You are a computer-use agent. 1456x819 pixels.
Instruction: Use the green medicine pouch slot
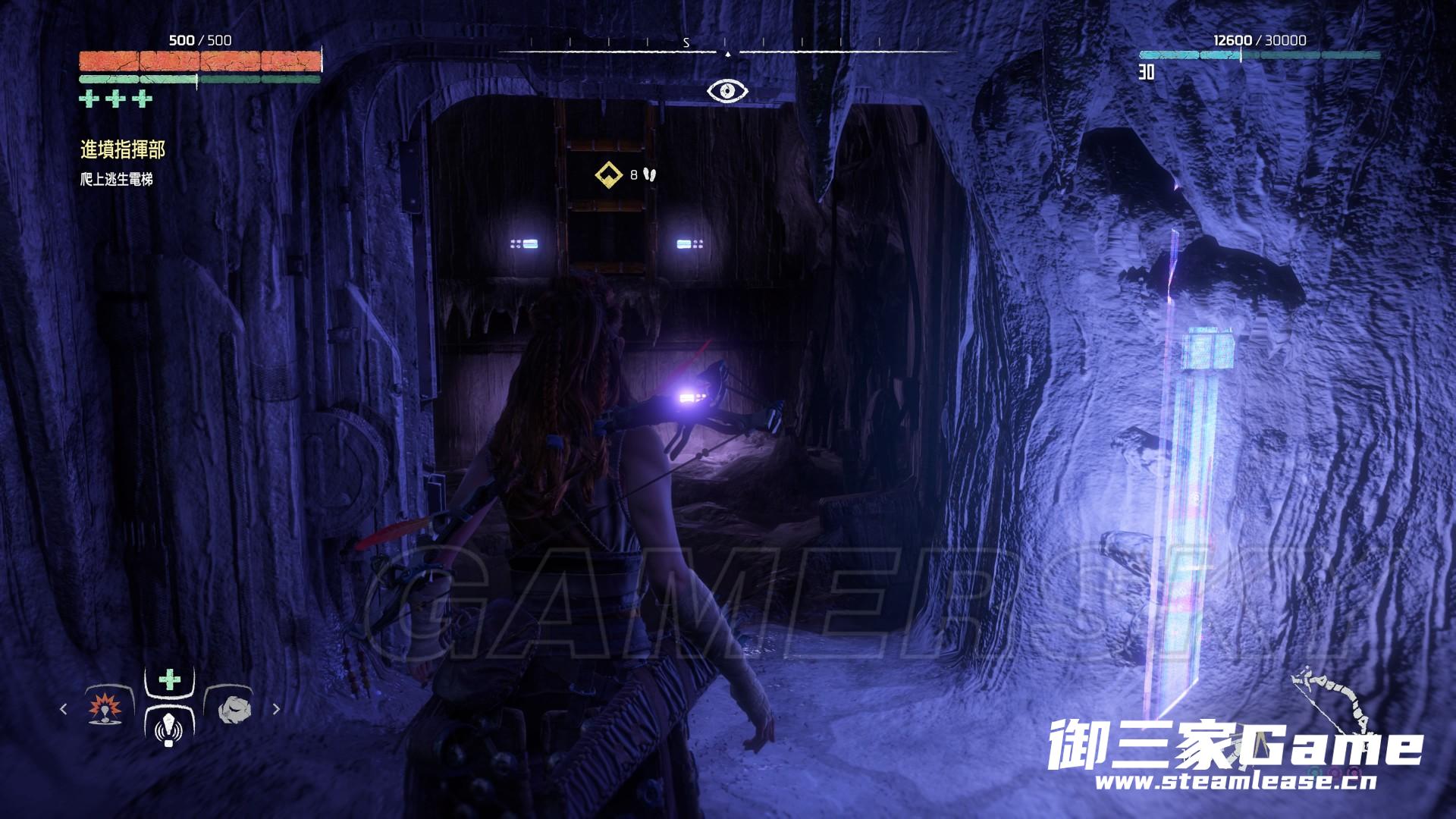[169, 679]
